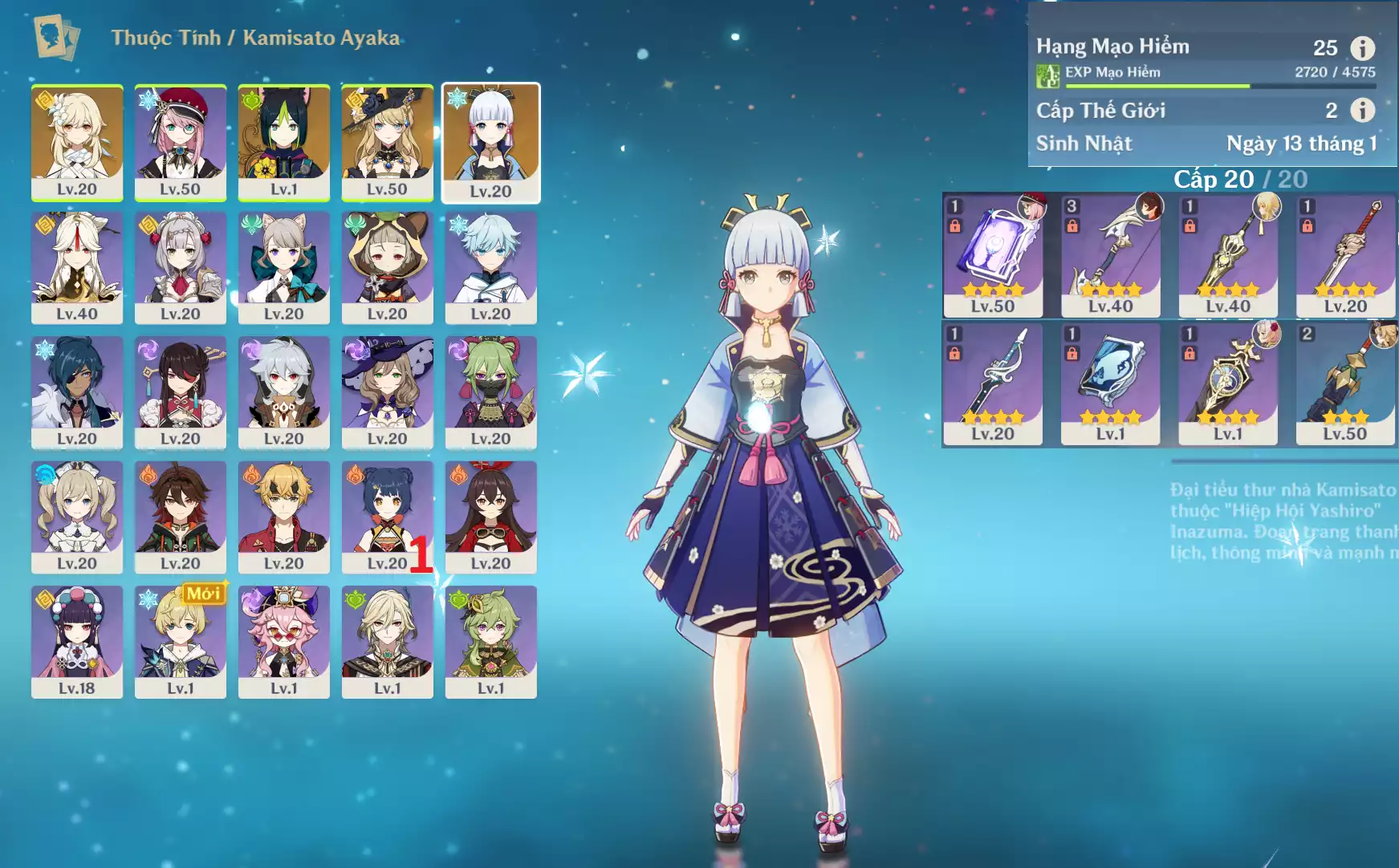Pick Xiangling from the character grid
The image size is (1399, 868).
[387, 516]
